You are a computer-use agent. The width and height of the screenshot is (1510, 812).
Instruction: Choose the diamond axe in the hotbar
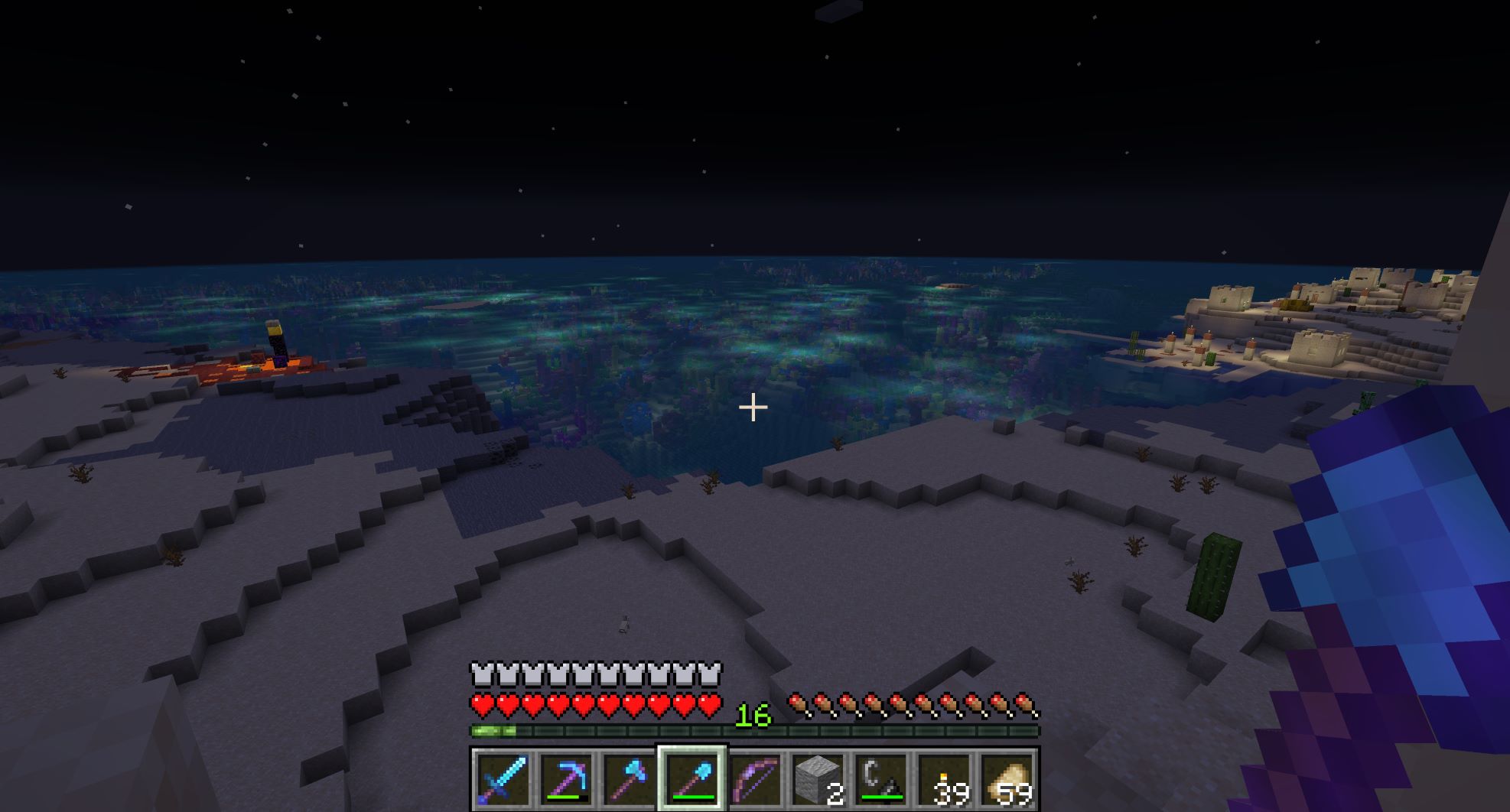click(629, 779)
